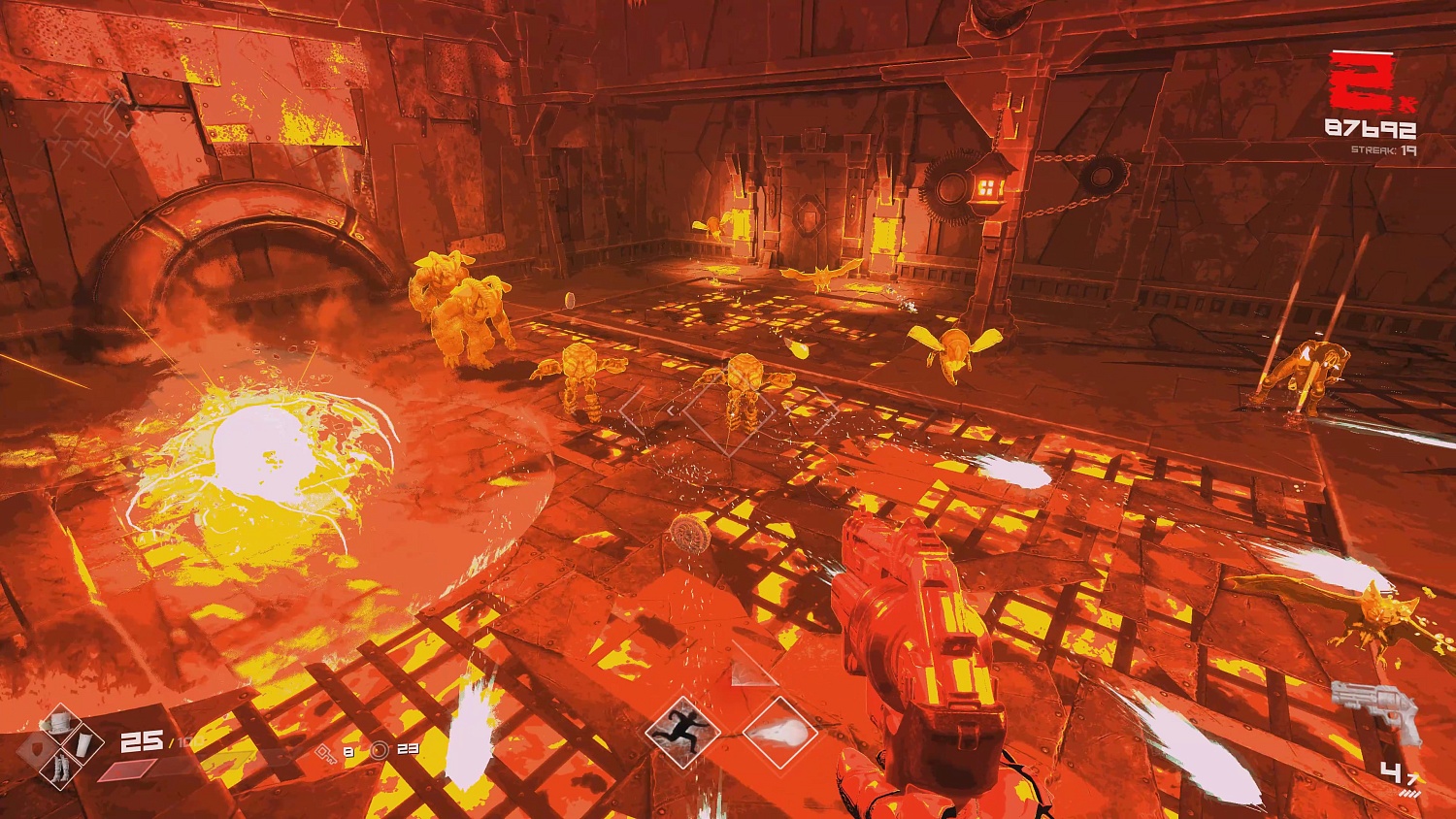Activate the fireball ability icon

pyautogui.click(x=779, y=733)
